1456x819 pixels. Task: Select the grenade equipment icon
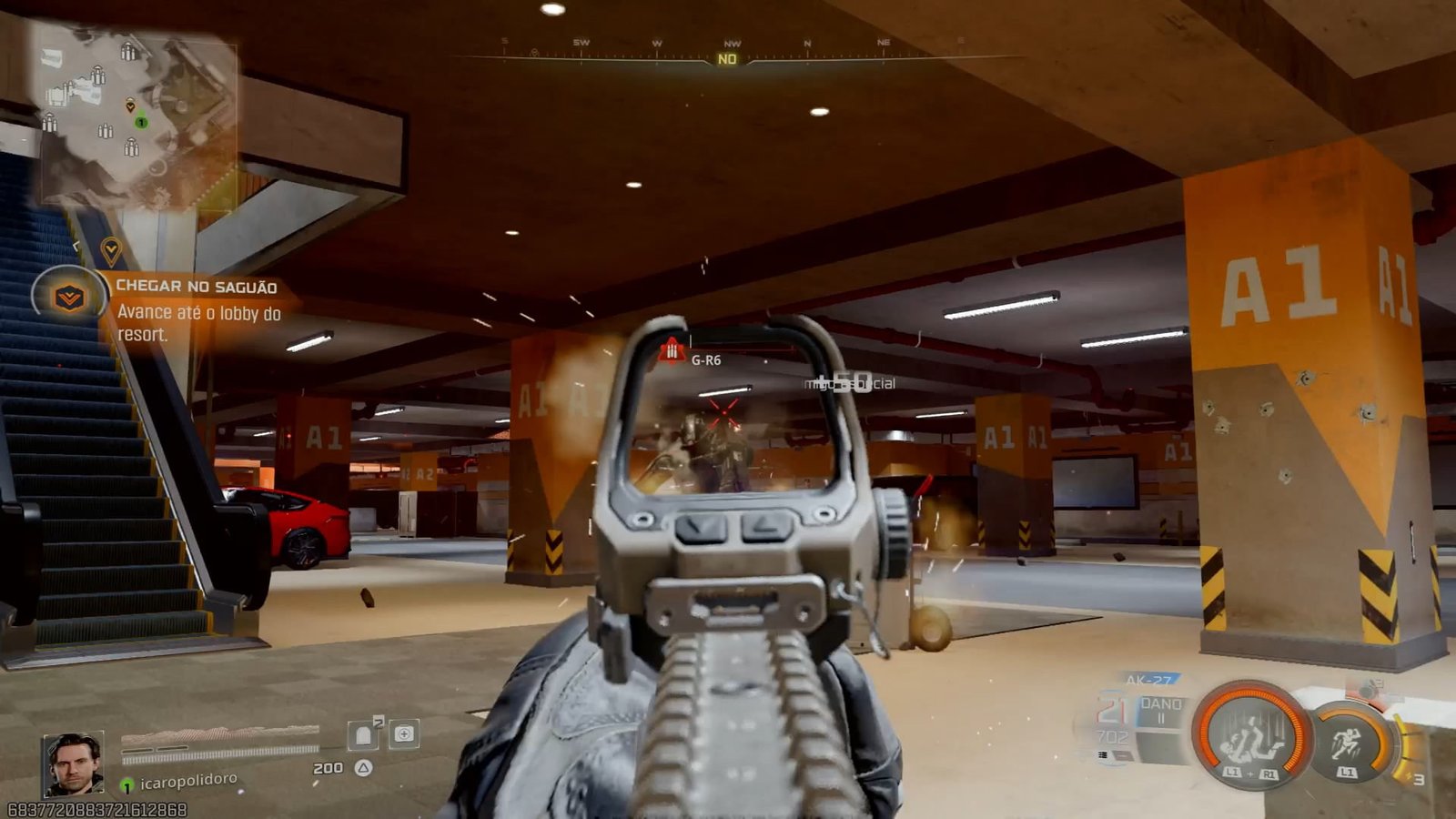click(x=1370, y=688)
